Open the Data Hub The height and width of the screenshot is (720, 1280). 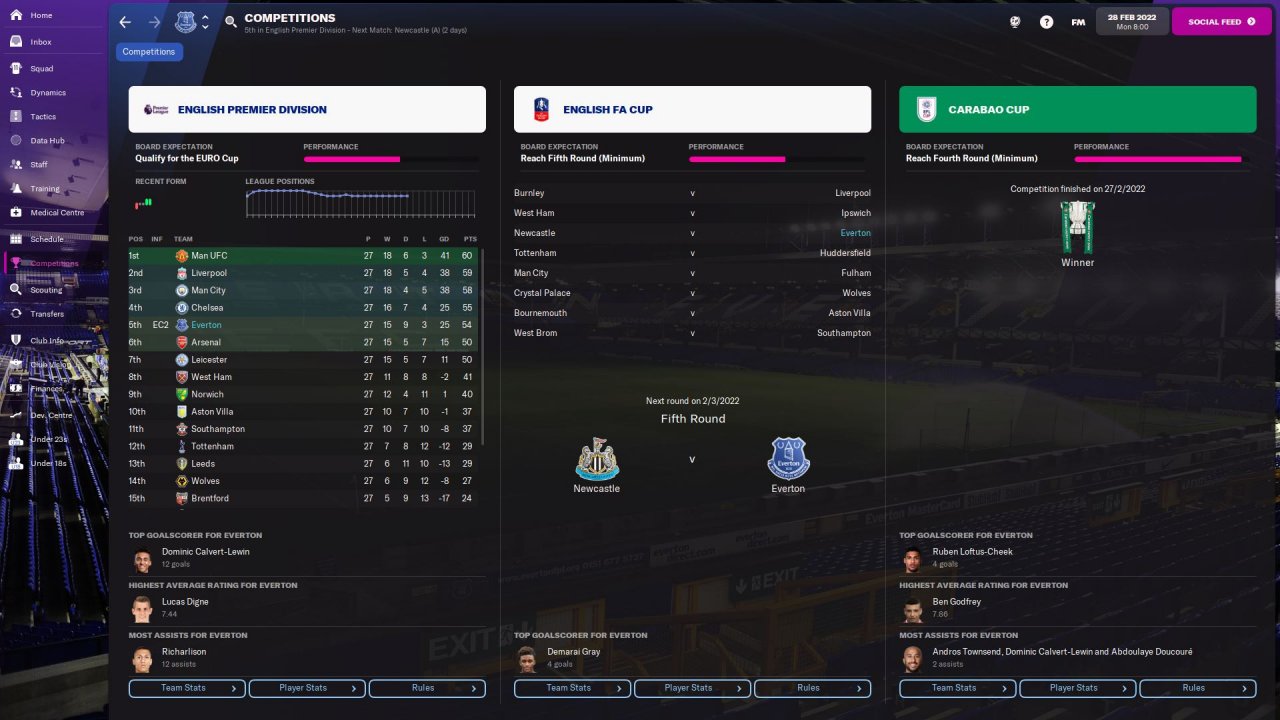pos(47,141)
